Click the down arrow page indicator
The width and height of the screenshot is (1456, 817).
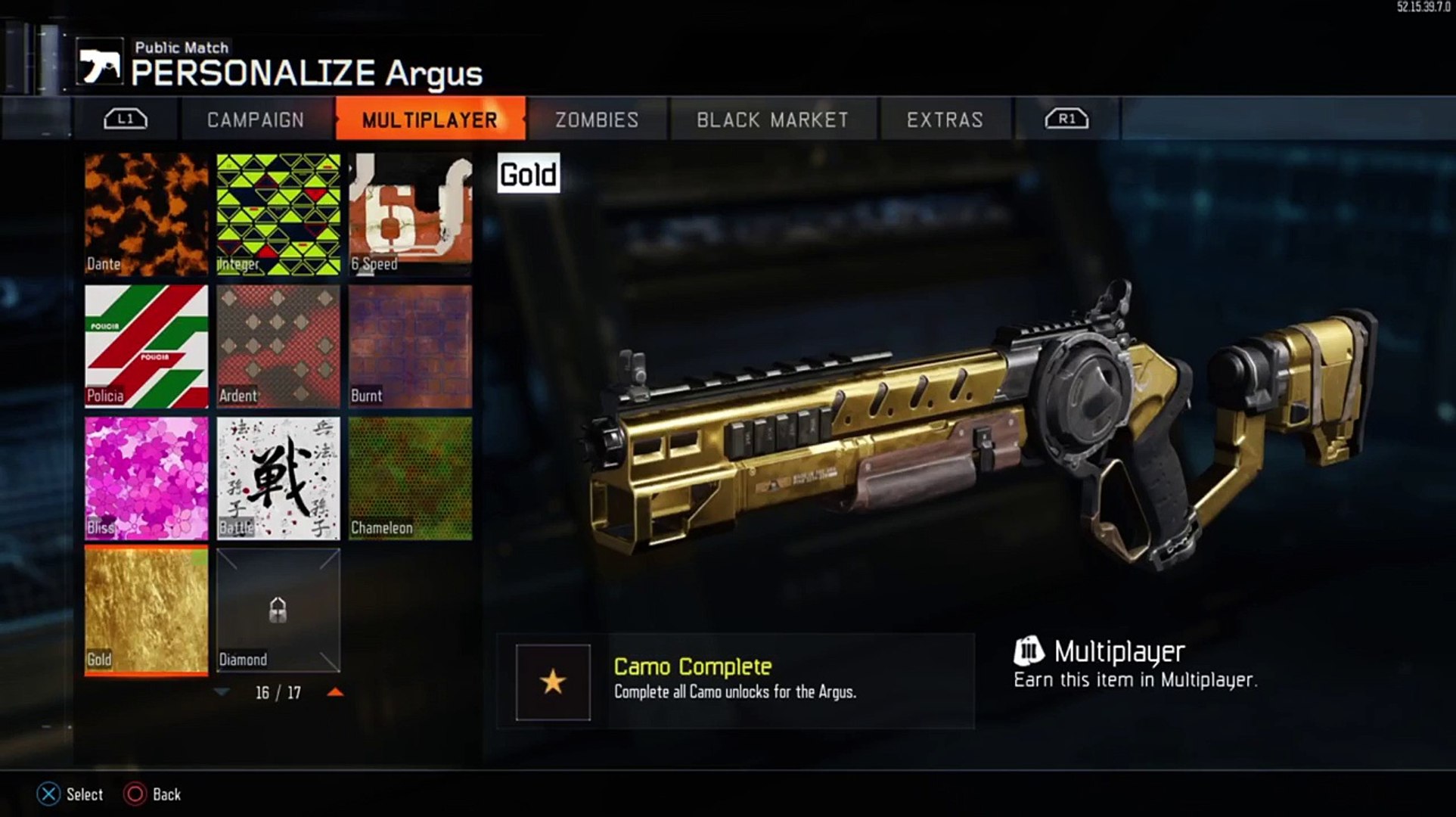click(222, 692)
